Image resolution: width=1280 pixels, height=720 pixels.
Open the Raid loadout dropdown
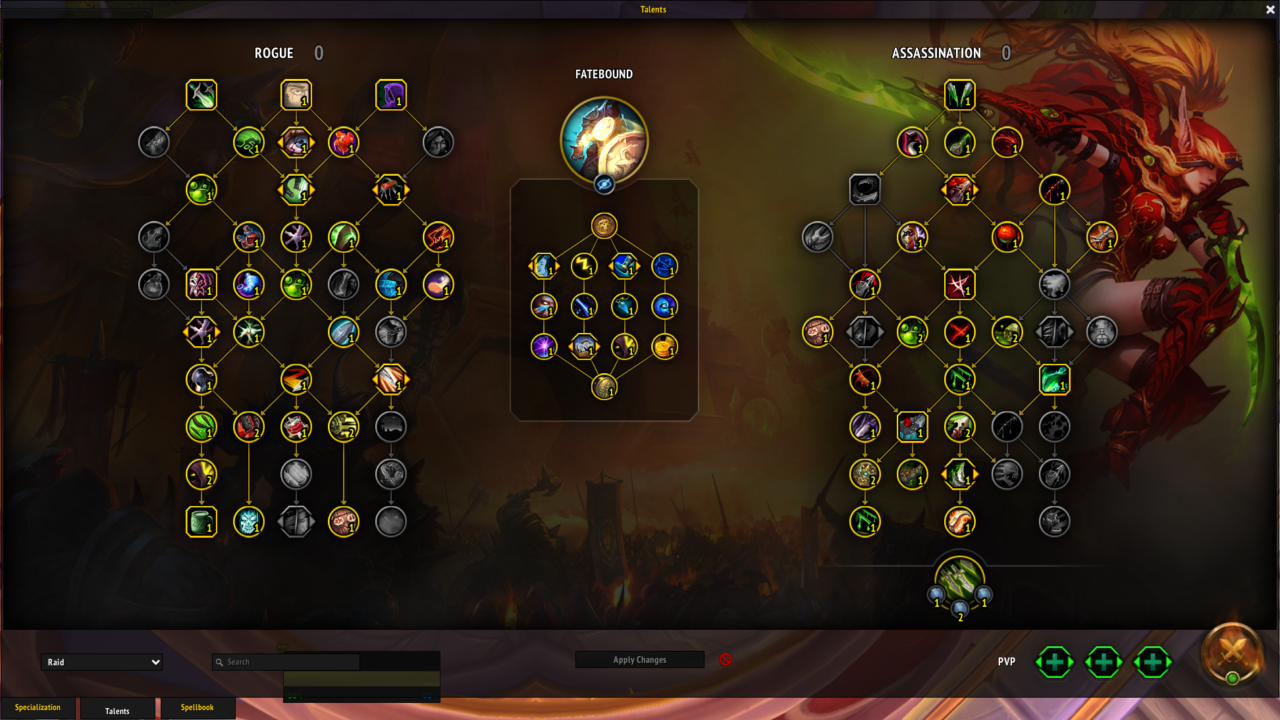tap(102, 662)
